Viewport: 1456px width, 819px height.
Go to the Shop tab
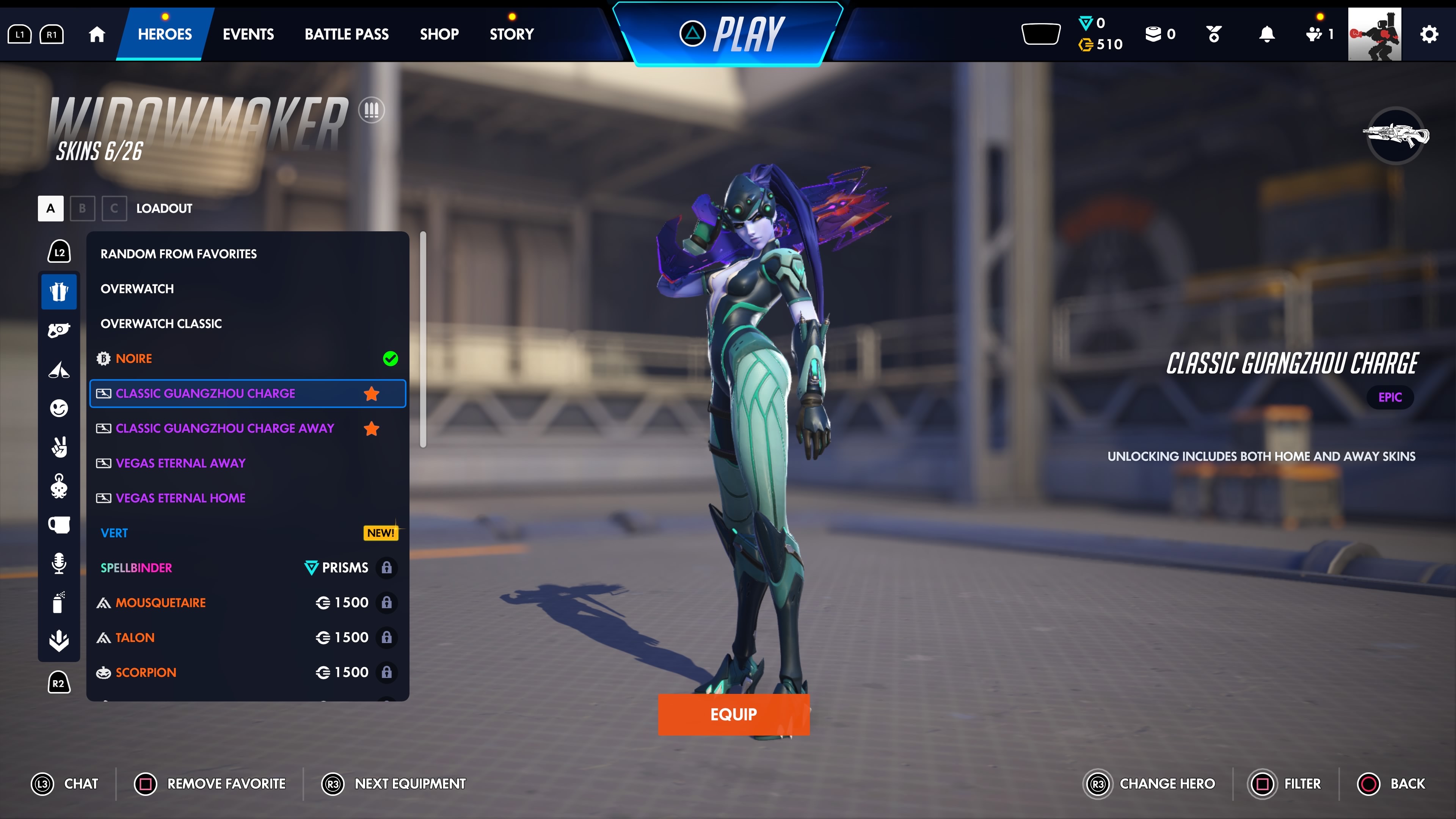point(439,34)
